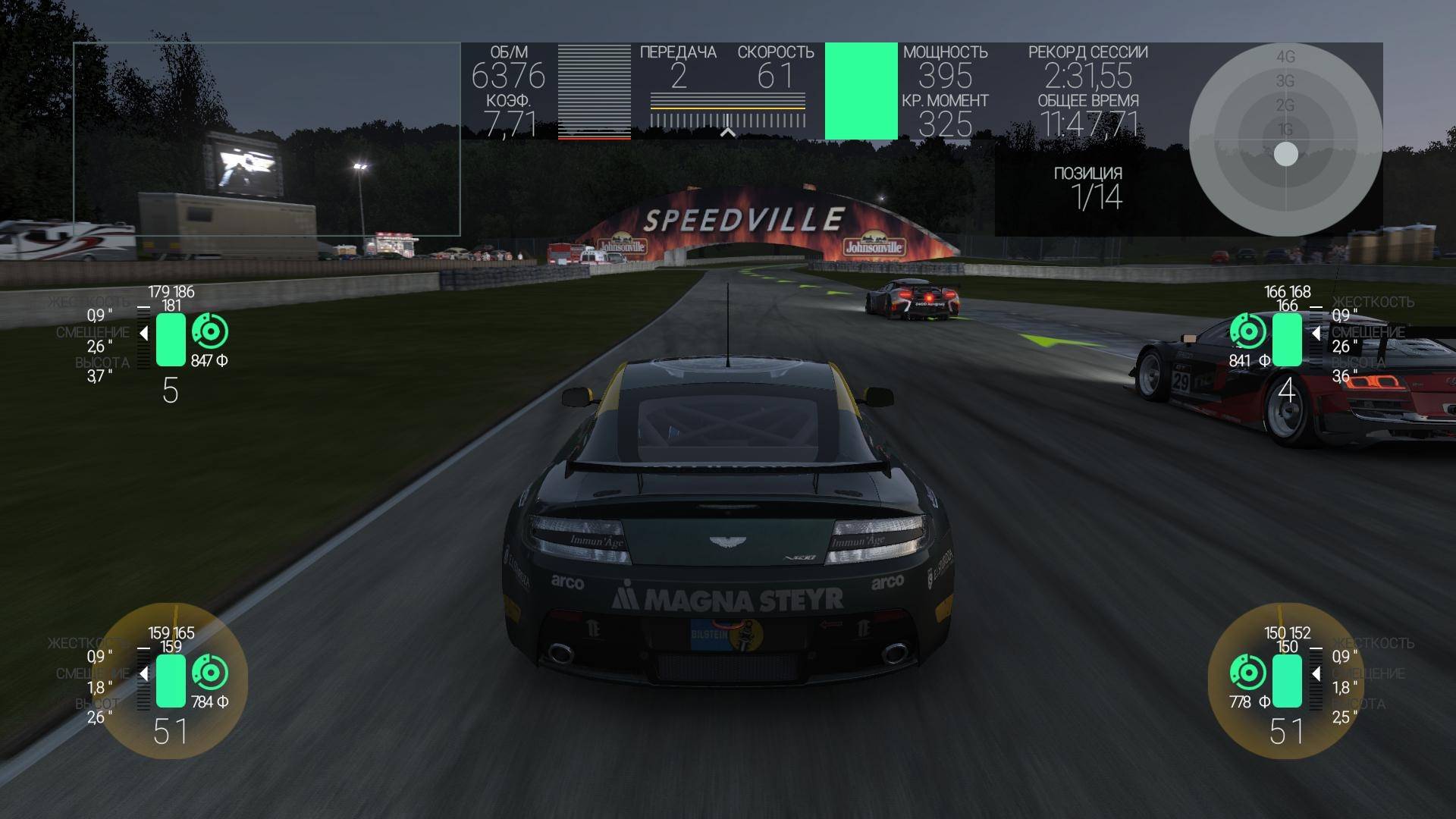Click the striped RPM bar gauge
Image resolution: width=1456 pixels, height=819 pixels.
[594, 92]
